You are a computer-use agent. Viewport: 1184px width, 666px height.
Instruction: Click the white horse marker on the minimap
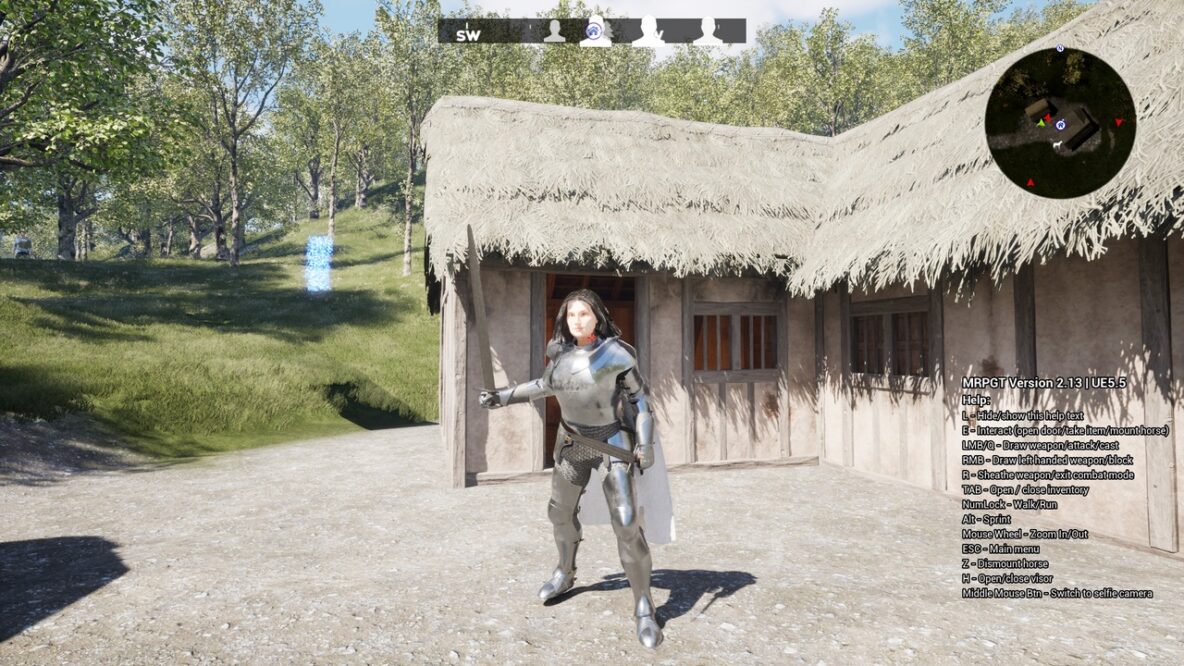tap(1058, 147)
